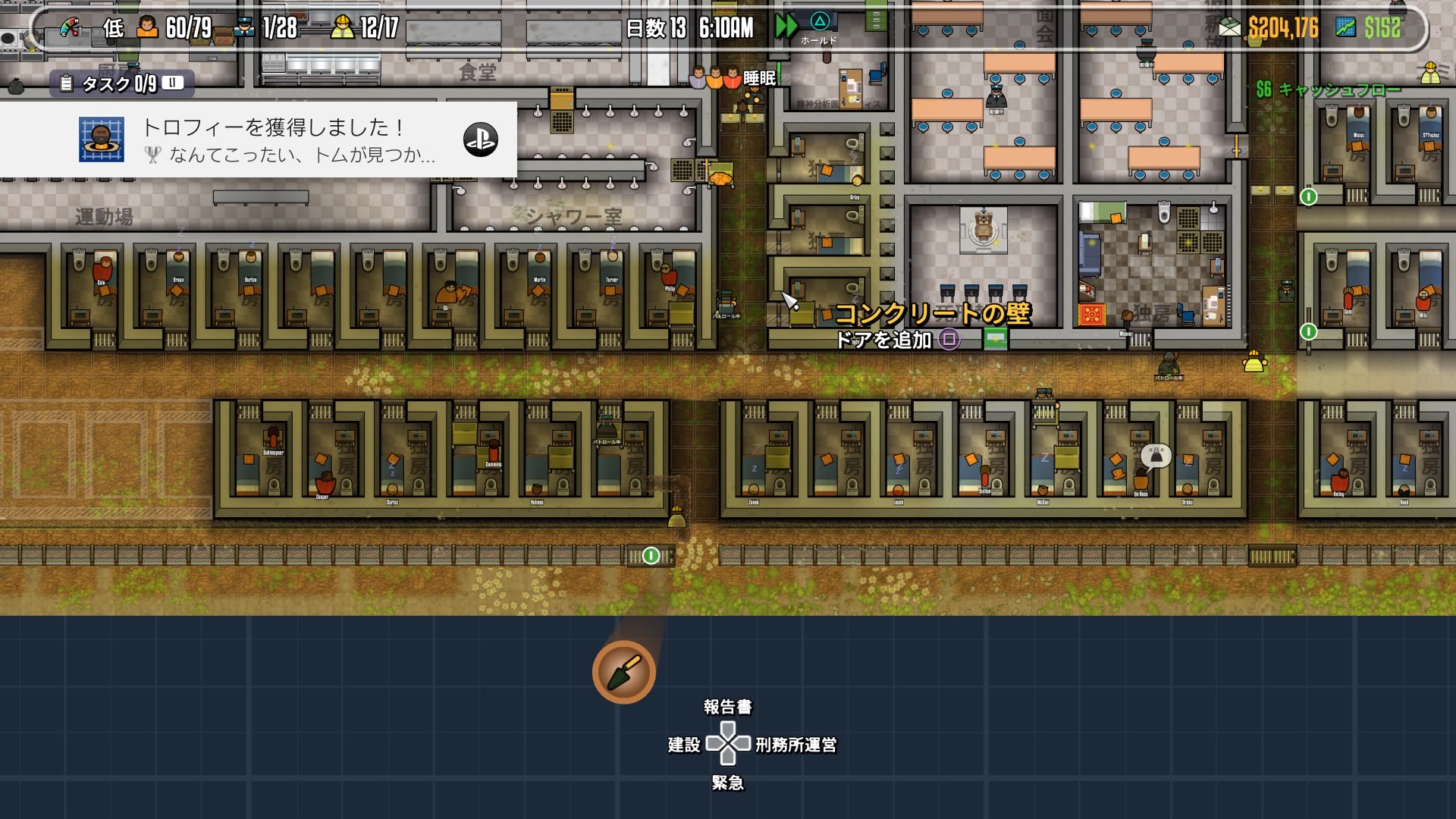Click the worker hard-hat icon showing 12/17
The width and height of the screenshot is (1456, 819).
click(x=344, y=26)
